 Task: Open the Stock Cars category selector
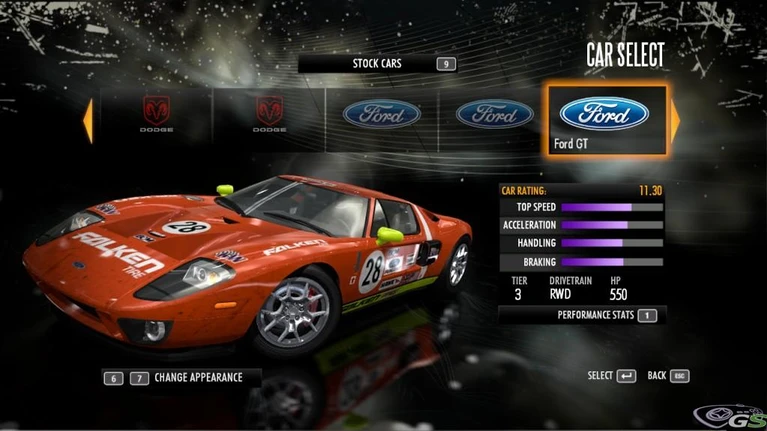point(378,64)
